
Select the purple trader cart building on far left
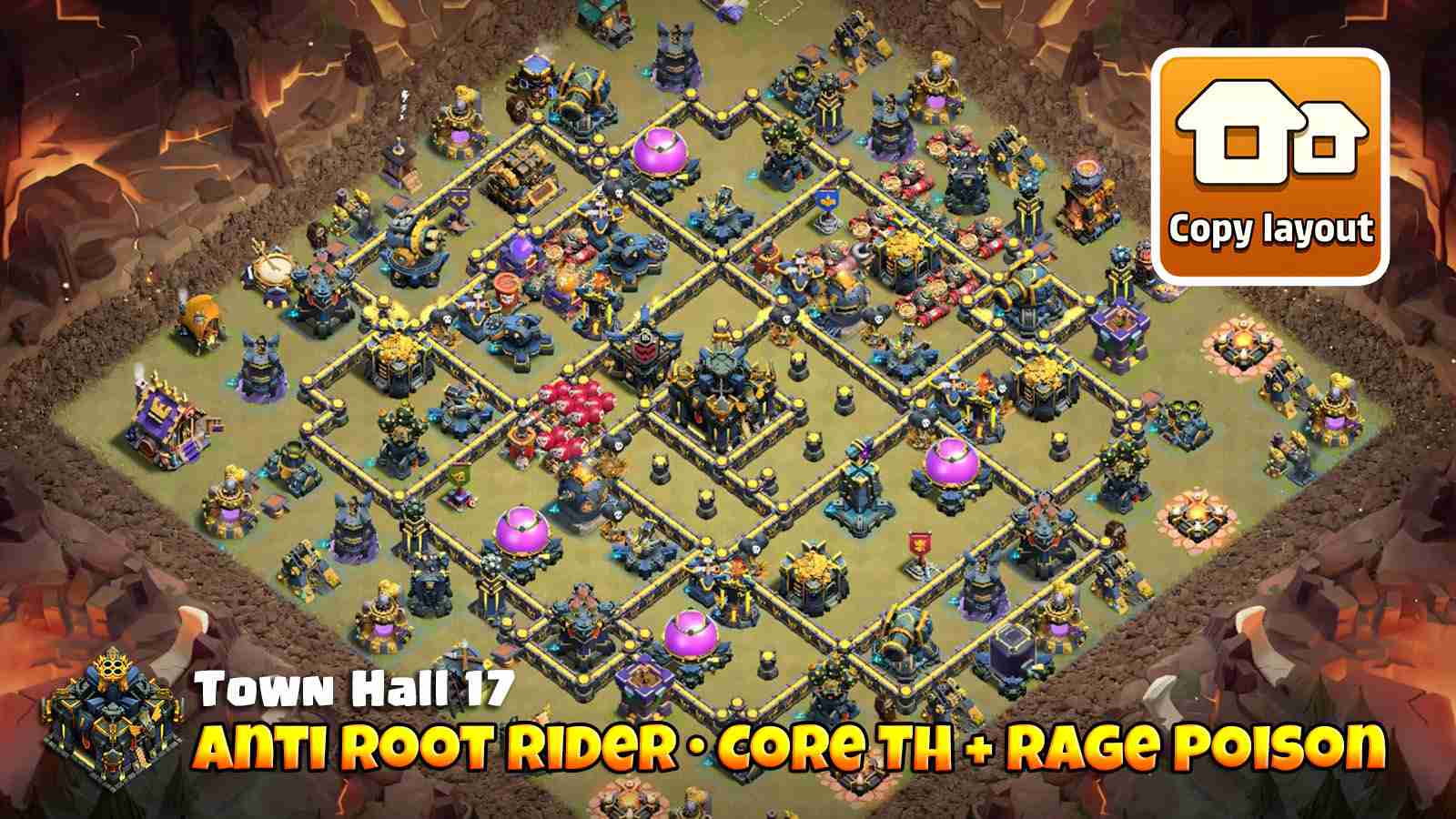[162, 420]
